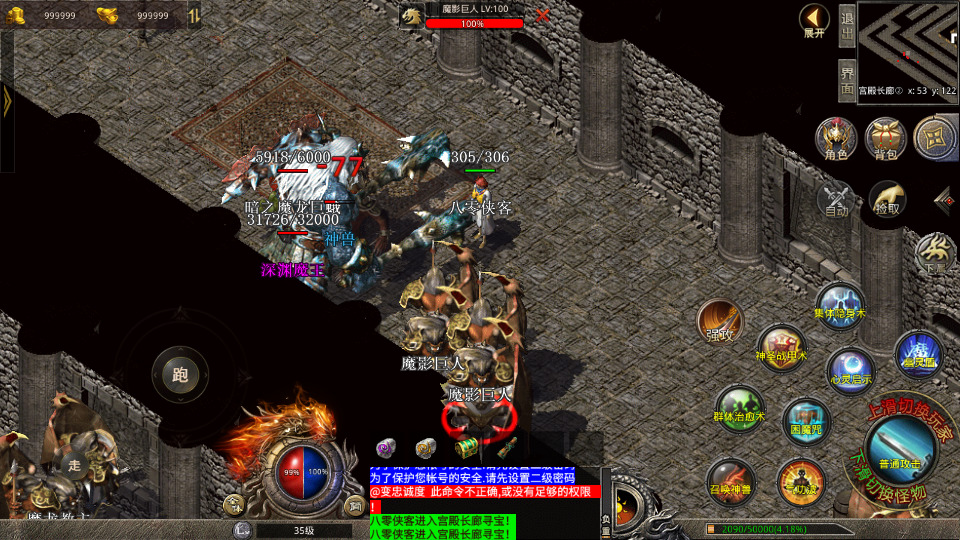Tap the 跑 run joystick button

[x=180, y=375]
